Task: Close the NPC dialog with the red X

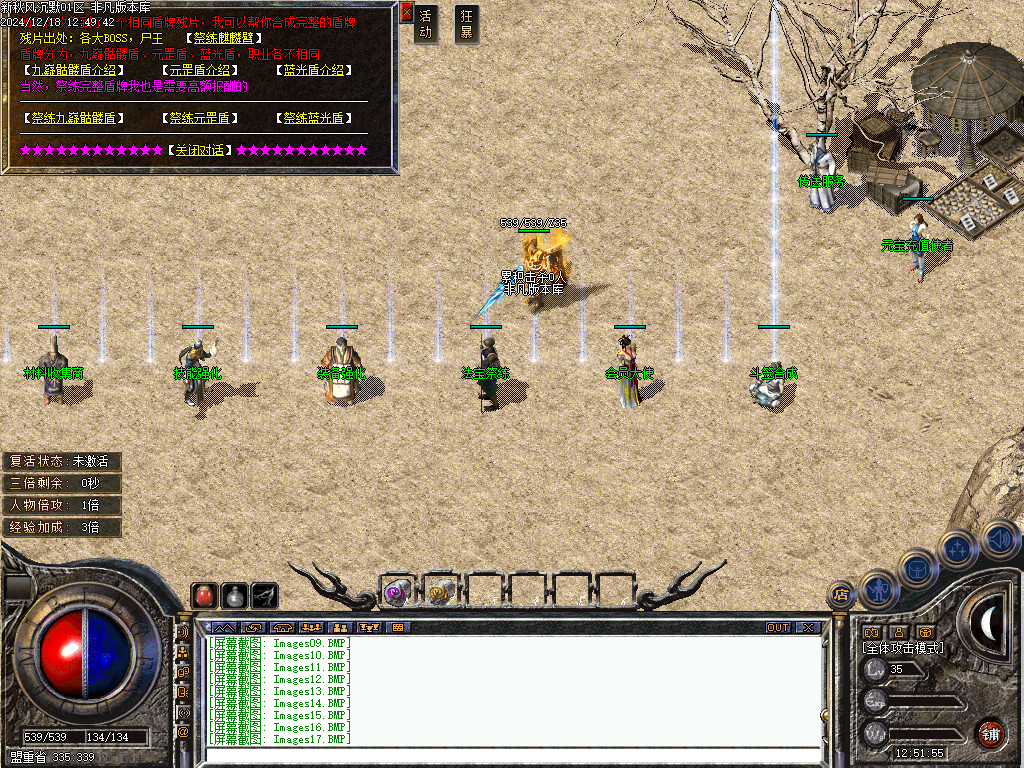Action: (406, 12)
